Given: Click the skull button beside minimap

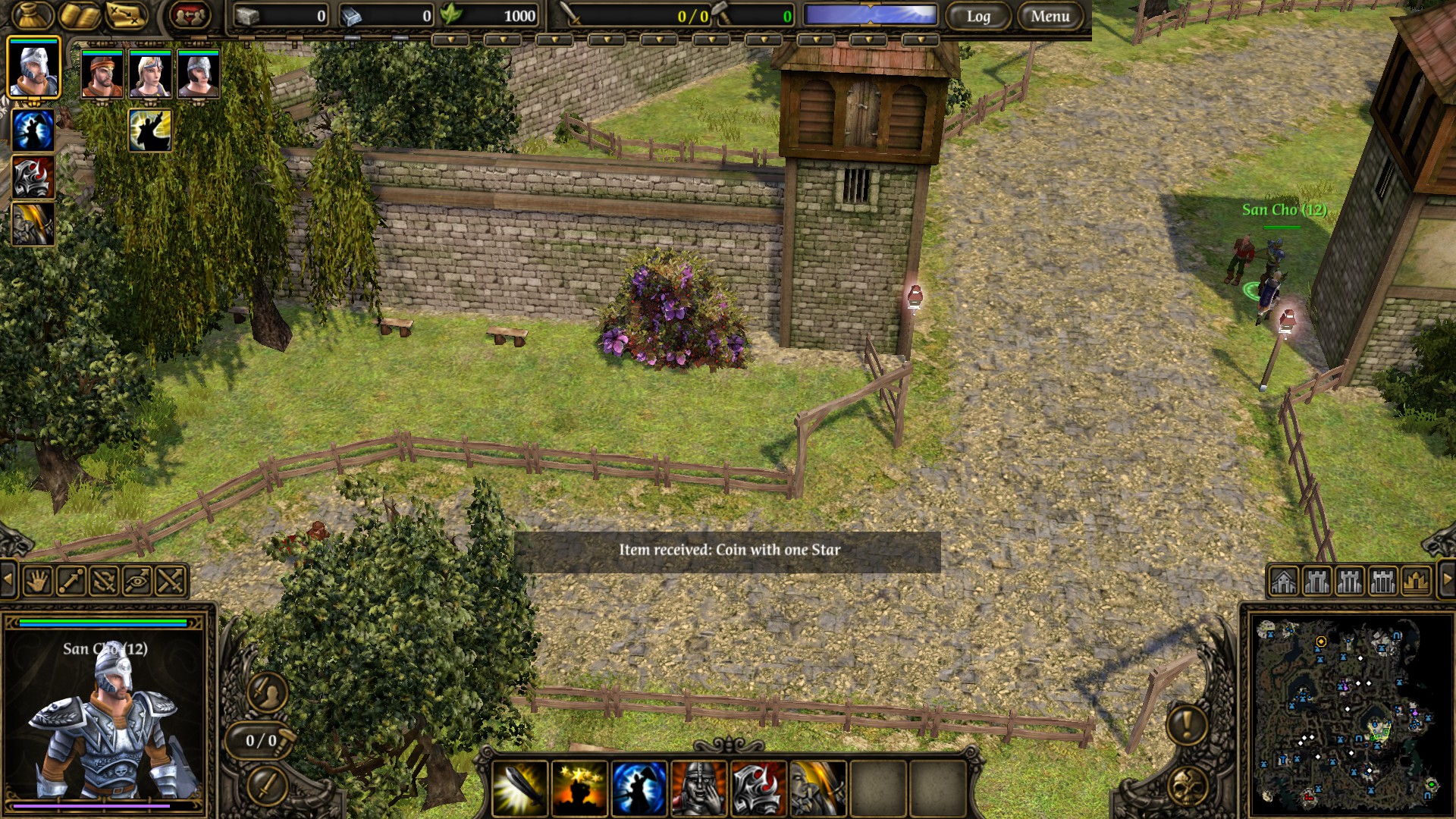Looking at the screenshot, I should (1187, 786).
